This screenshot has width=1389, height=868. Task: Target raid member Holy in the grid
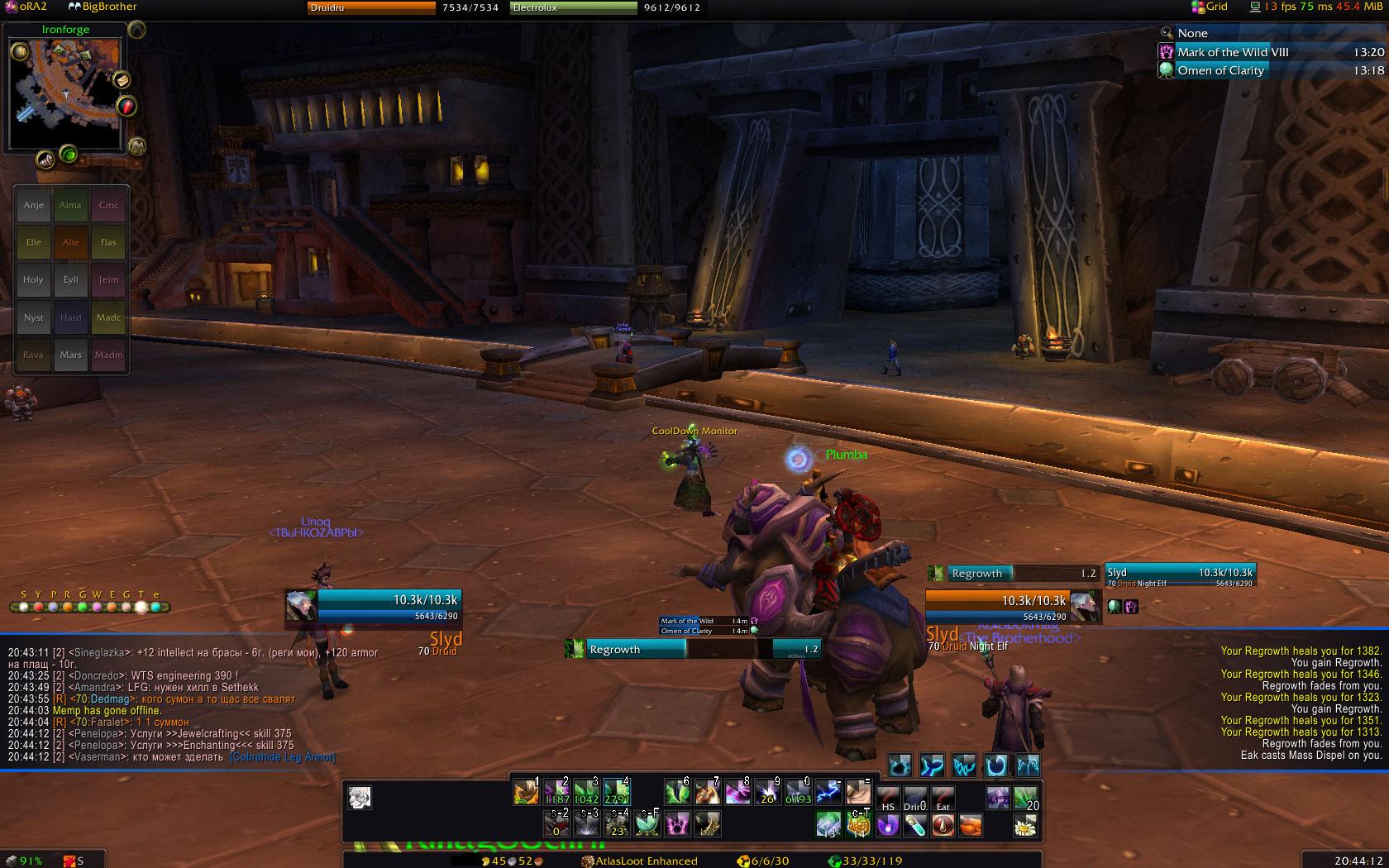[34, 279]
